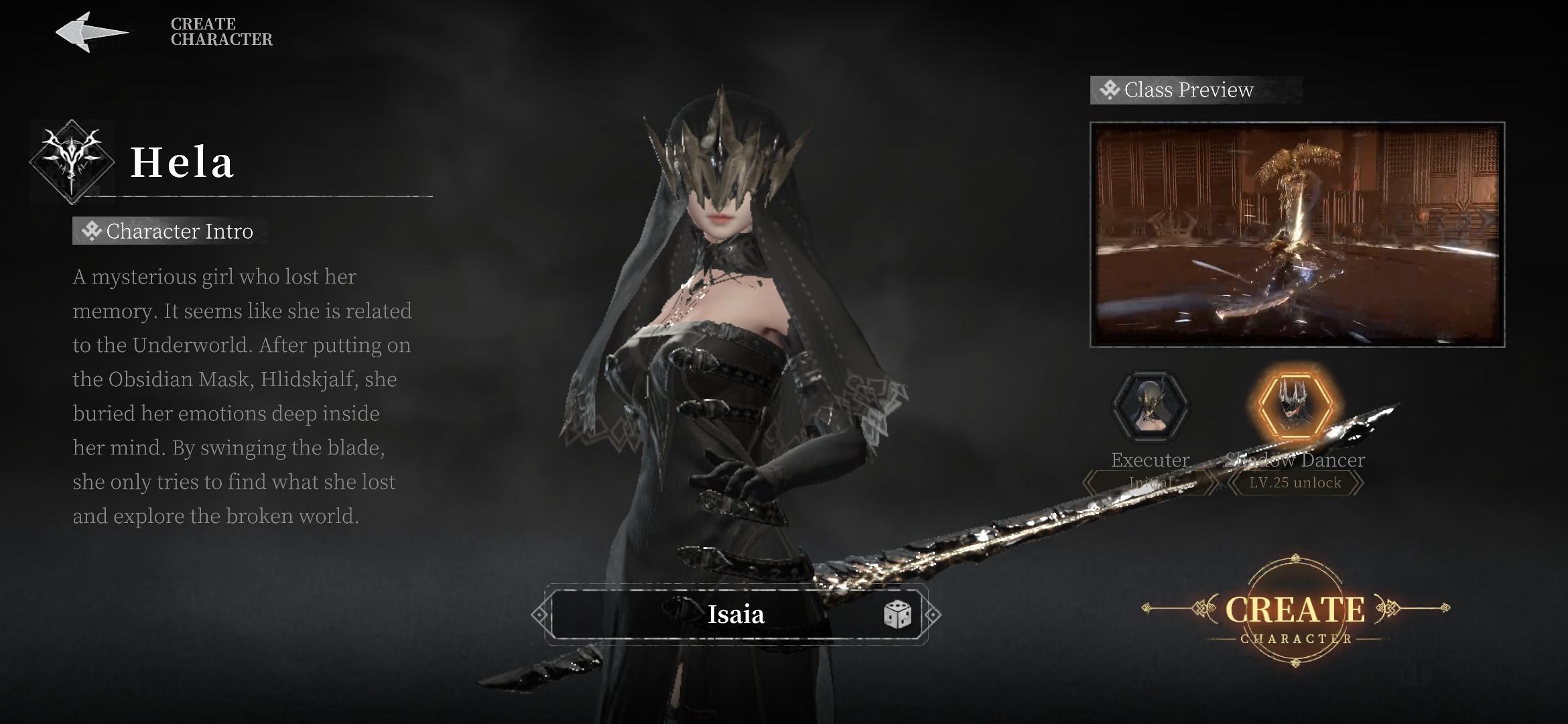The image size is (1568, 724).
Task: Open the Class Preview video thumbnail
Action: point(1297,235)
